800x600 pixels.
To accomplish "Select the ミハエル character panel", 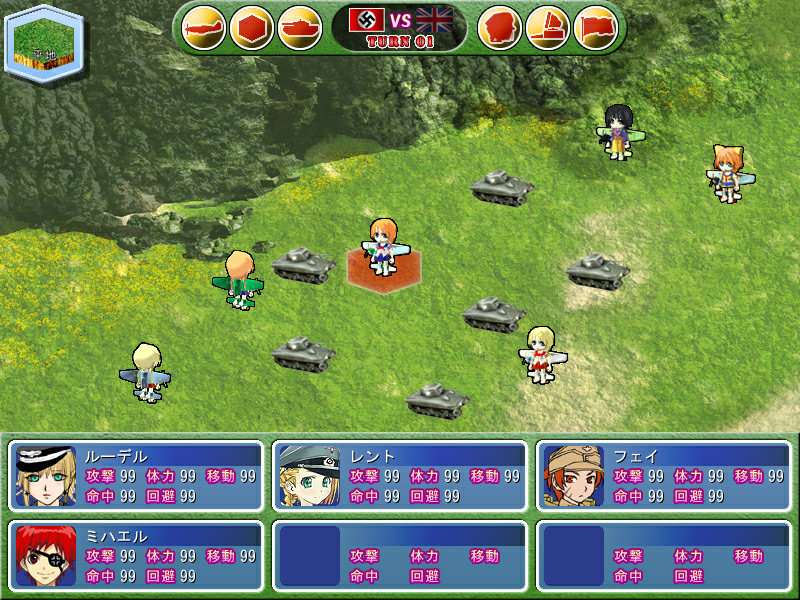I will coord(135,555).
